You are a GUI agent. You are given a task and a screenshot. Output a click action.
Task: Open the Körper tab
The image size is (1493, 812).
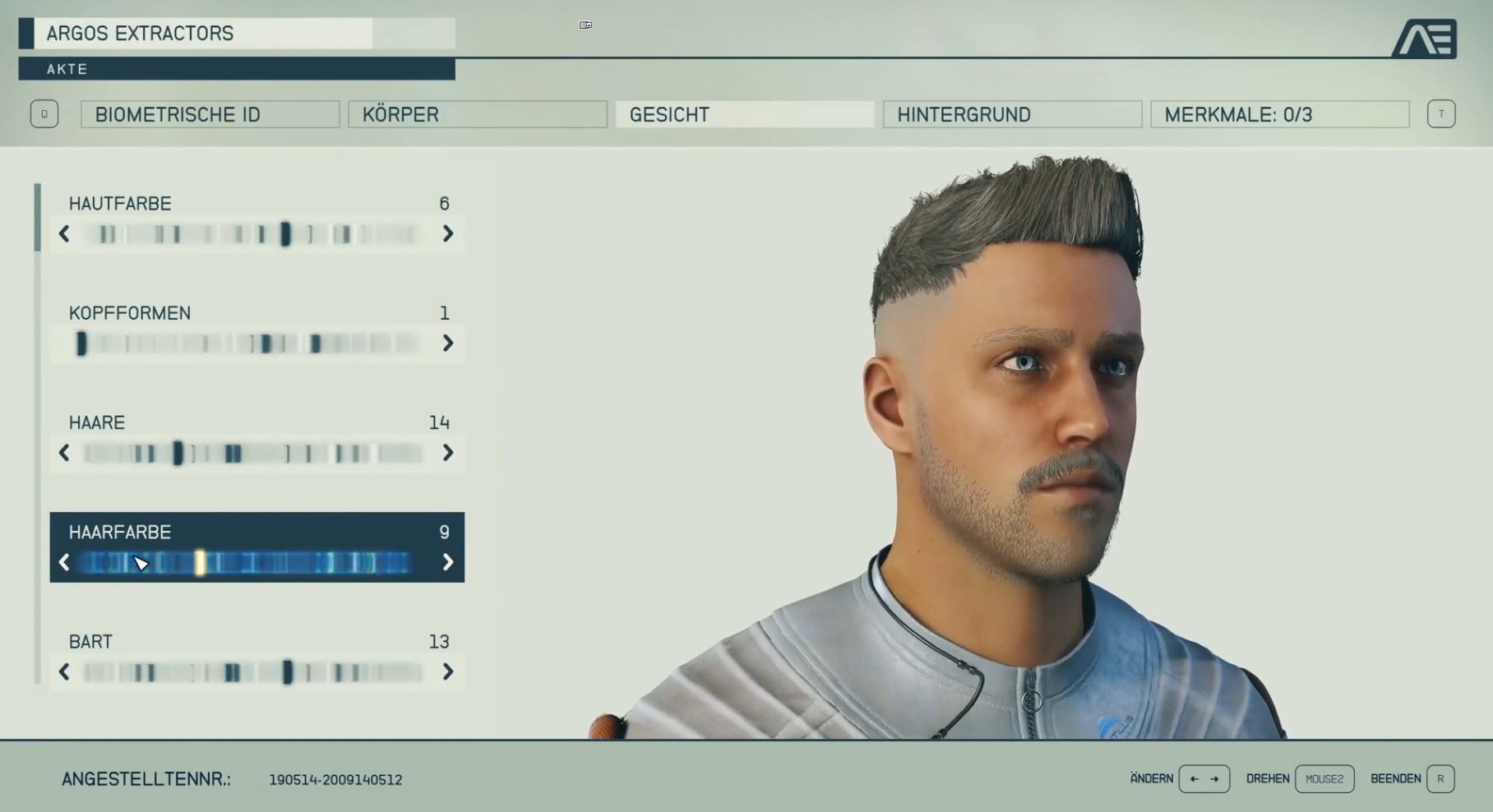pyautogui.click(x=477, y=114)
